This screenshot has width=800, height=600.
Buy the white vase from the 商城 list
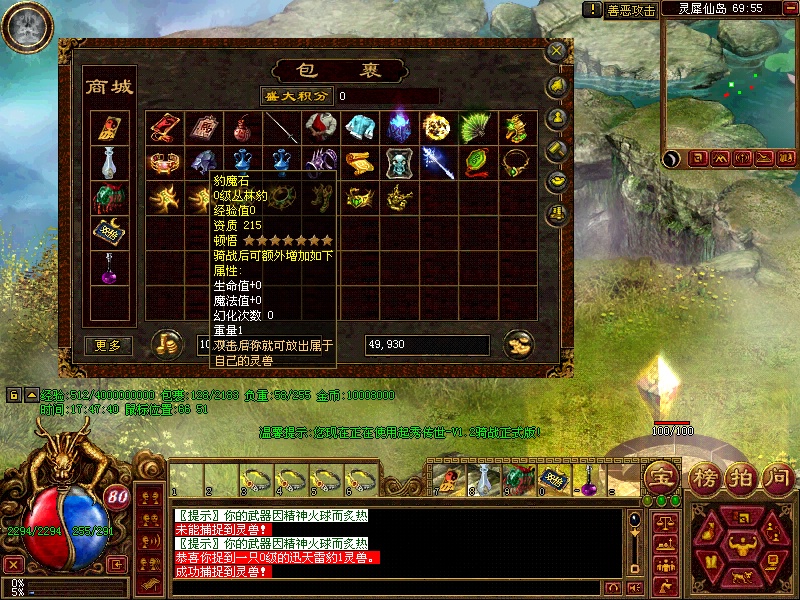coord(108,161)
